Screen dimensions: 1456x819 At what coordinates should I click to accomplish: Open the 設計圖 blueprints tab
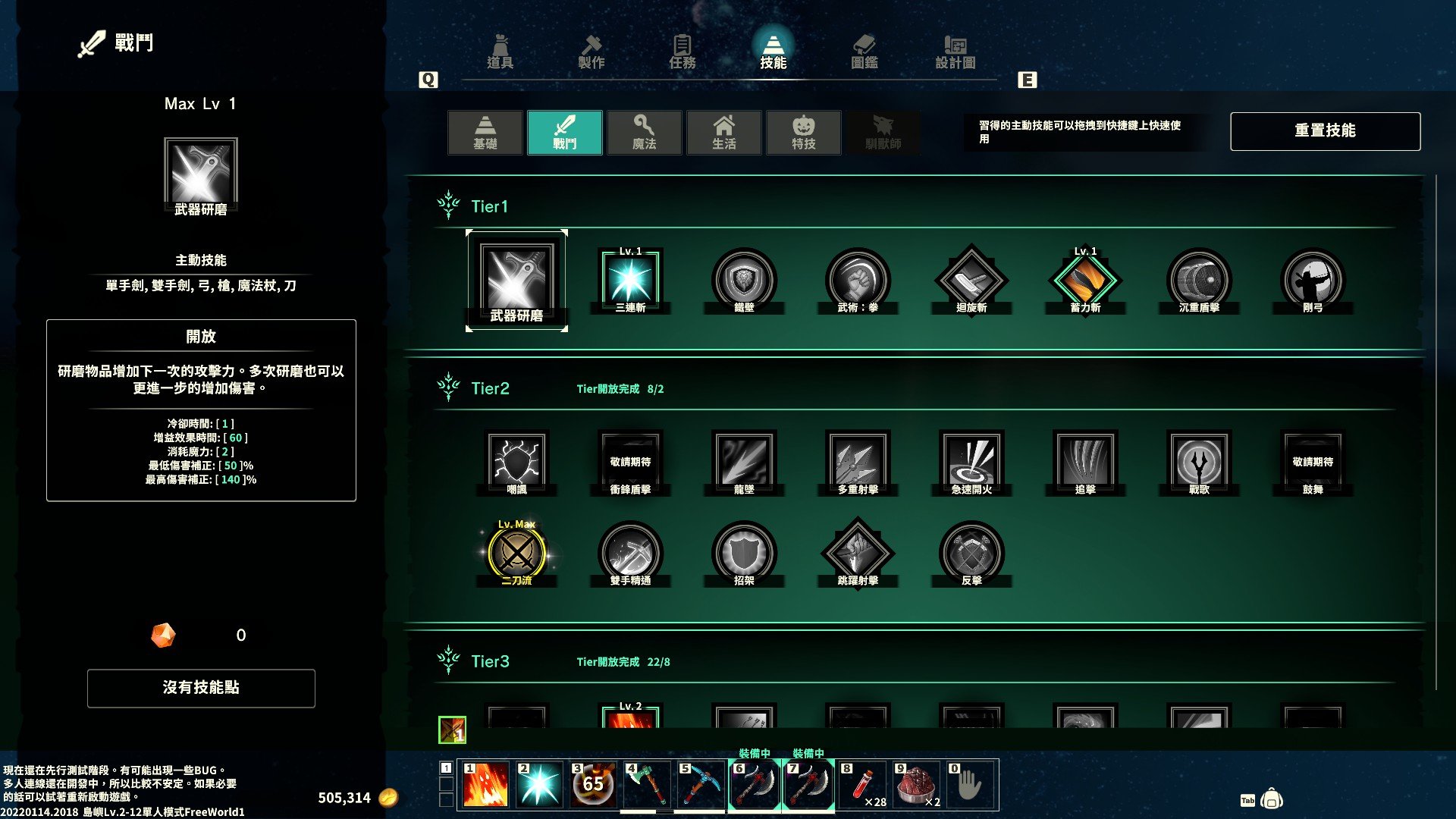[x=955, y=52]
